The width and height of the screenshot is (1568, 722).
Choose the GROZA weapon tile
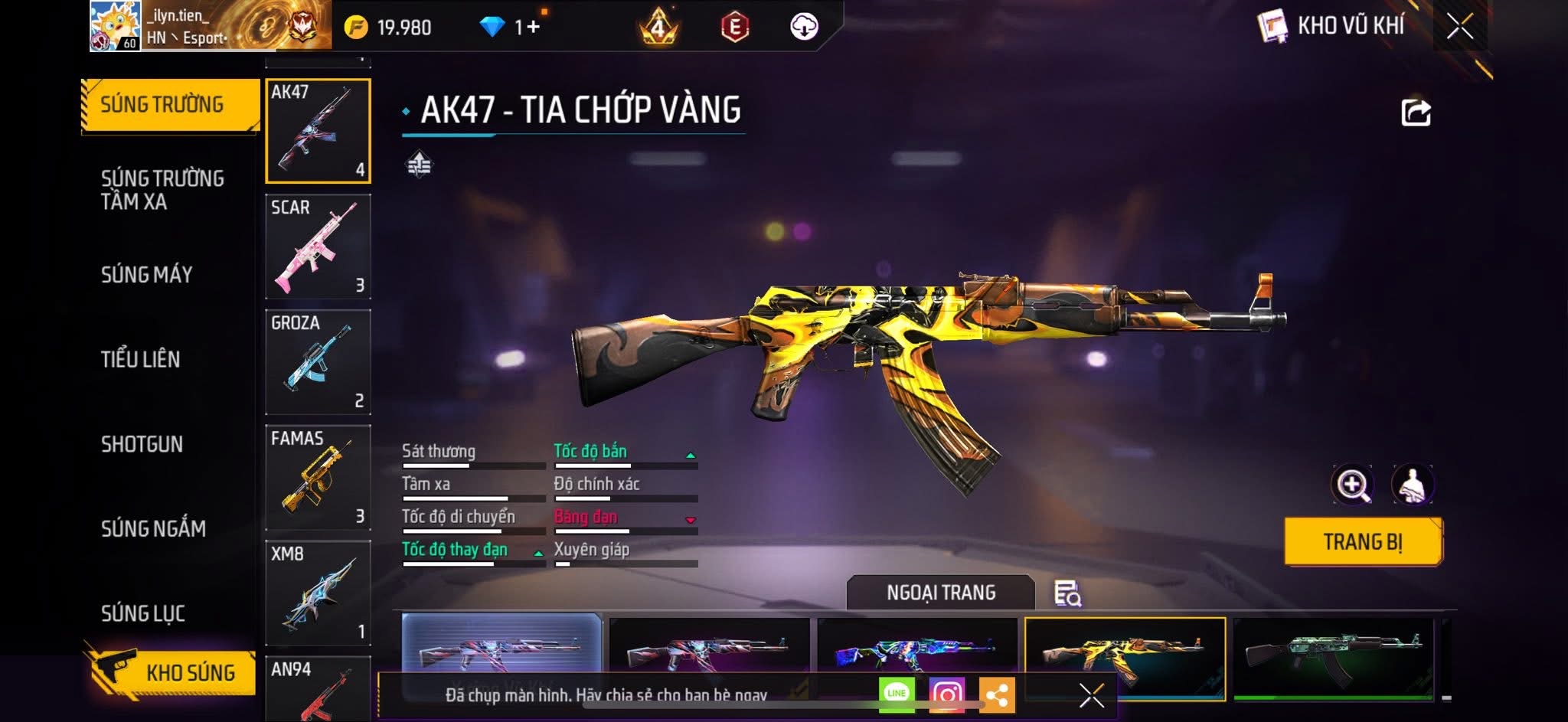pos(318,362)
